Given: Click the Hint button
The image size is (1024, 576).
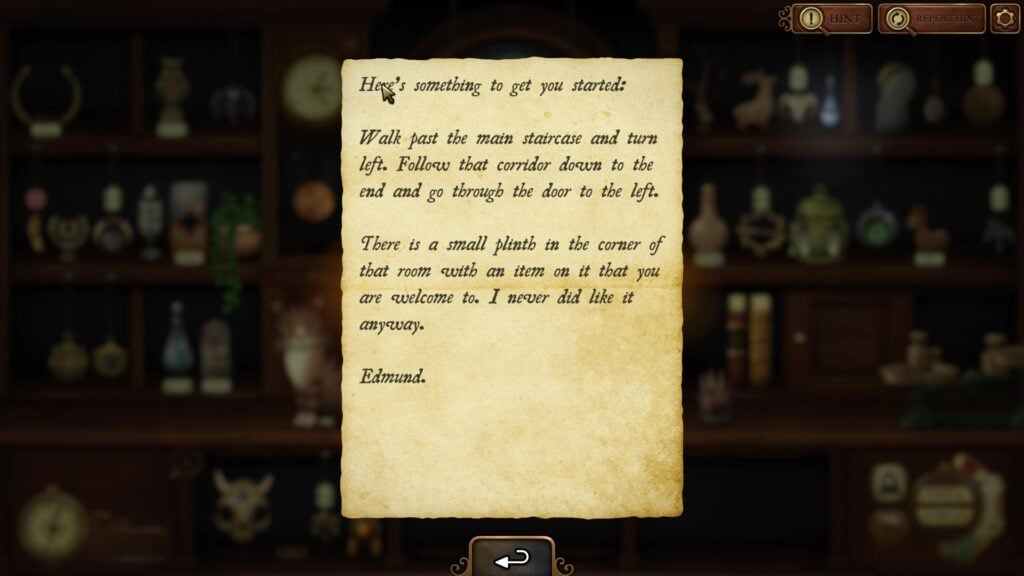Looking at the screenshot, I should 832,18.
